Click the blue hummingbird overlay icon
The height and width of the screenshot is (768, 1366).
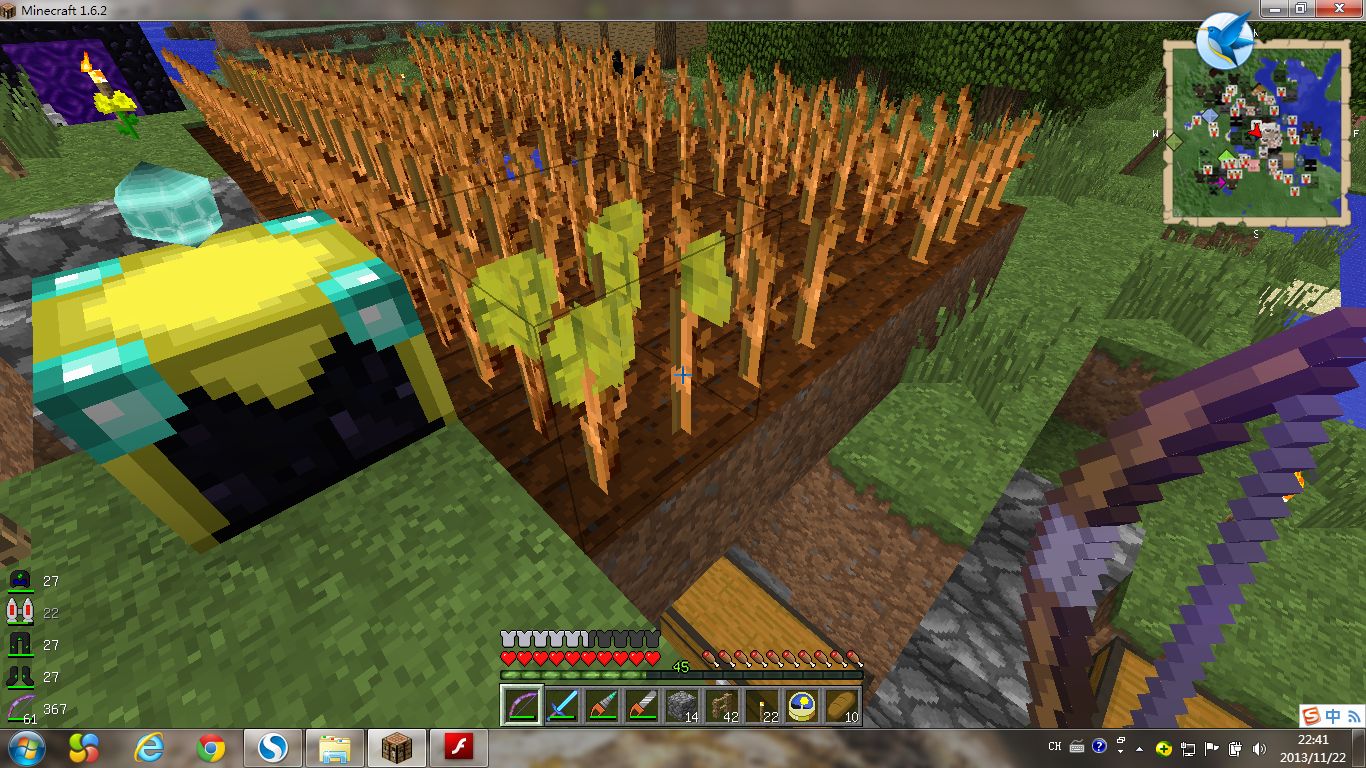pyautogui.click(x=1224, y=40)
